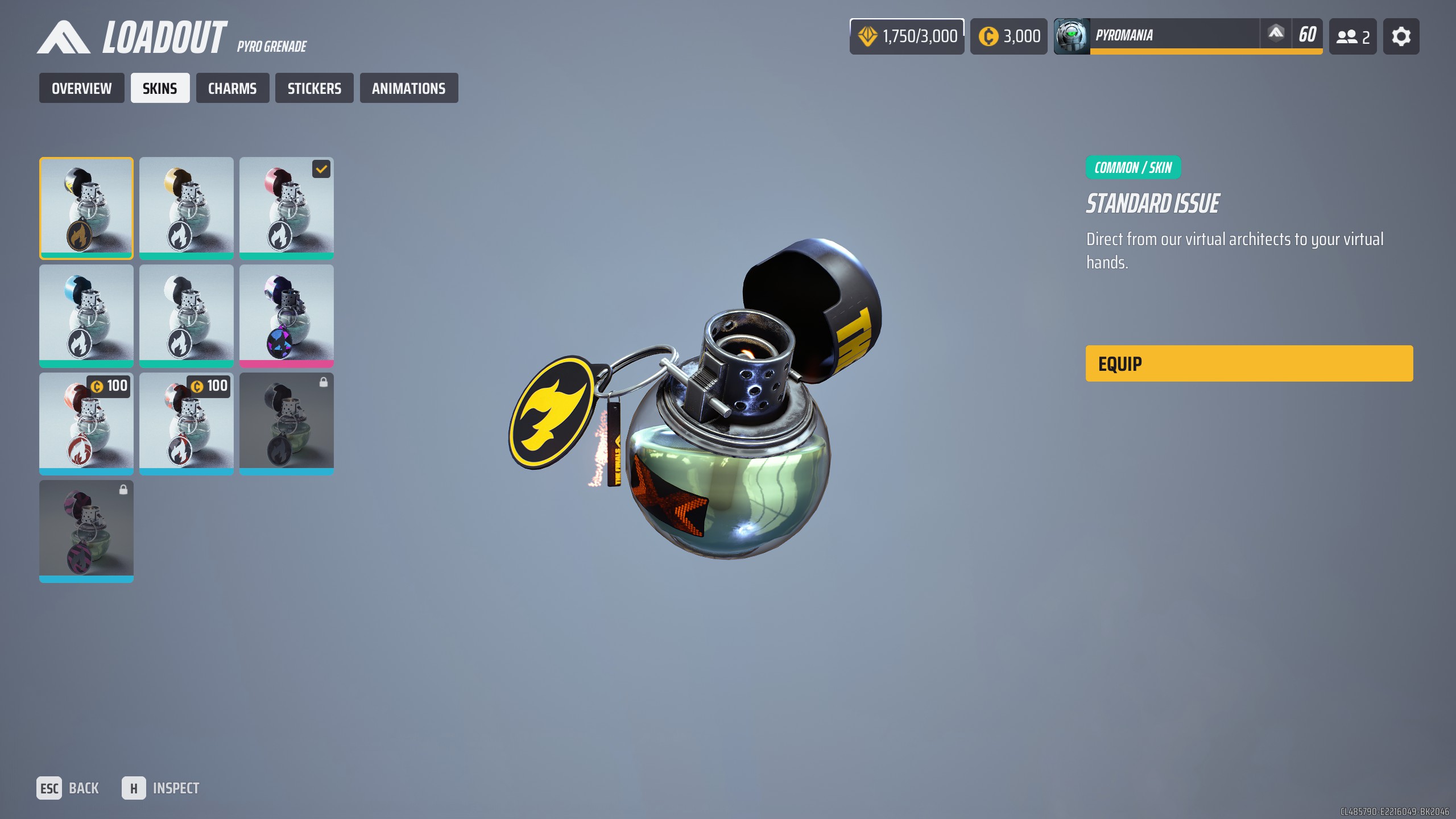This screenshot has width=1456, height=819.
Task: Open the STICKERS tab
Action: point(314,88)
